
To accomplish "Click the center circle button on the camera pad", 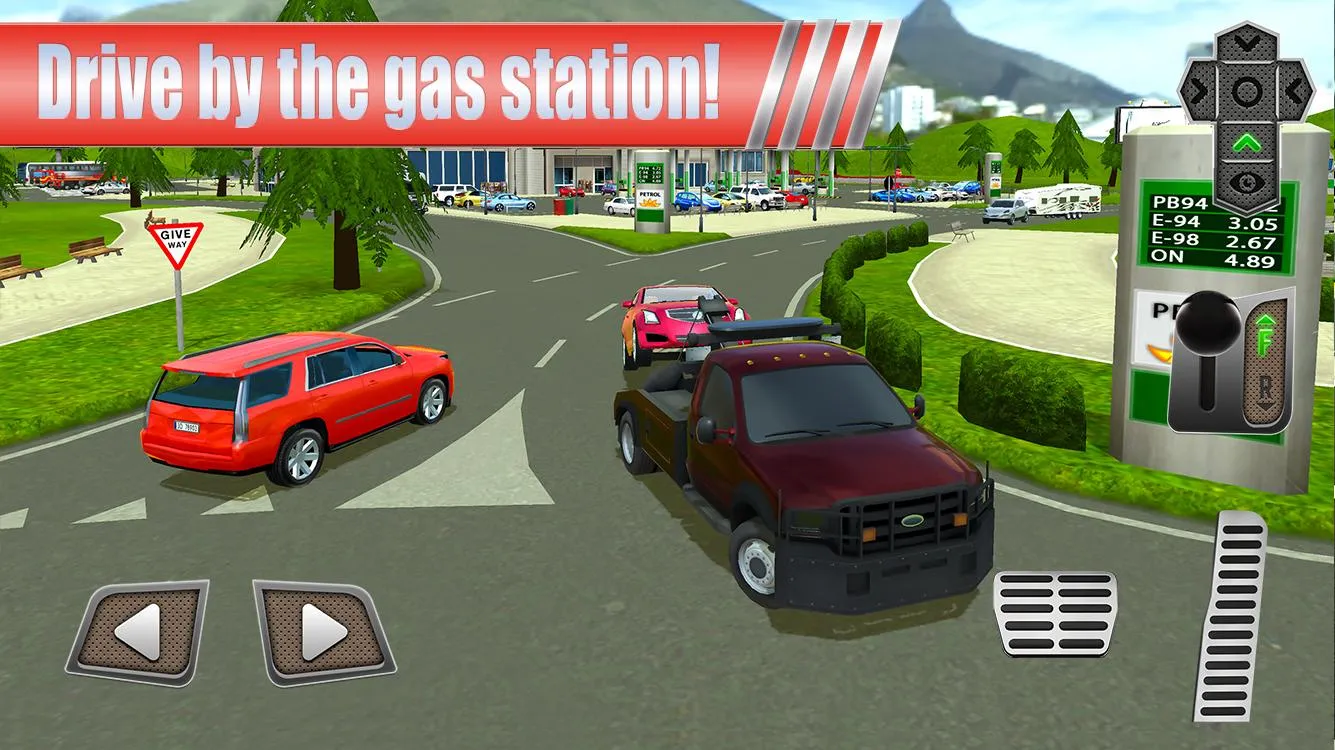I will click(1247, 91).
